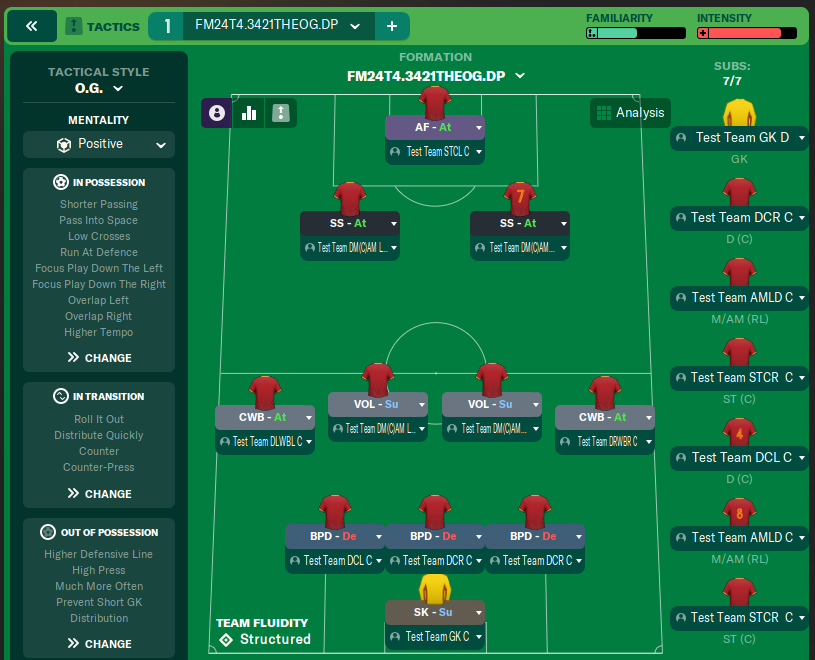The image size is (815, 660).
Task: Pick player Test Team STCL C
Action: 435,152
